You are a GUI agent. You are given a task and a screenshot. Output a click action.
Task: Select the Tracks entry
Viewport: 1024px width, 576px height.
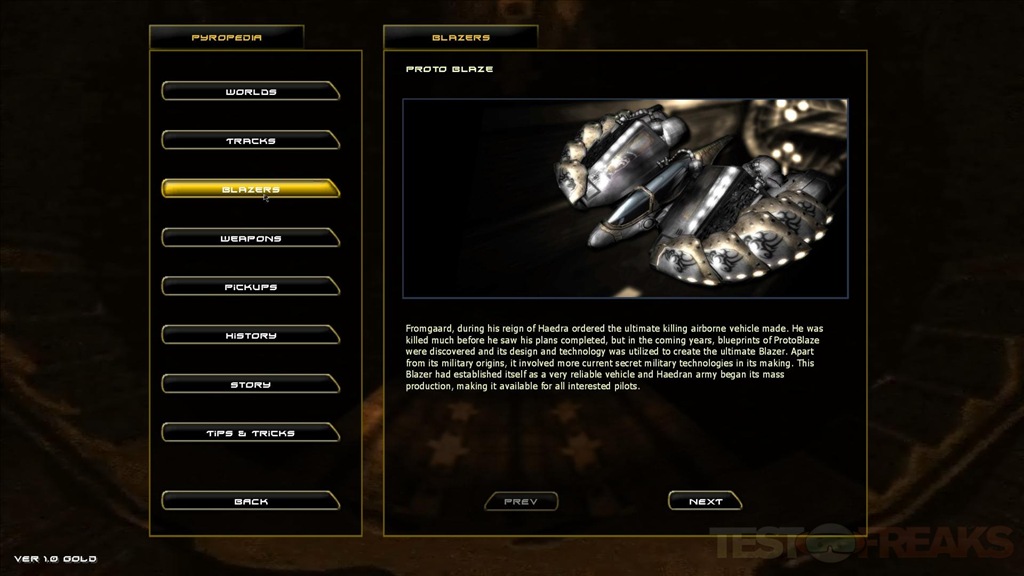pyautogui.click(x=250, y=141)
